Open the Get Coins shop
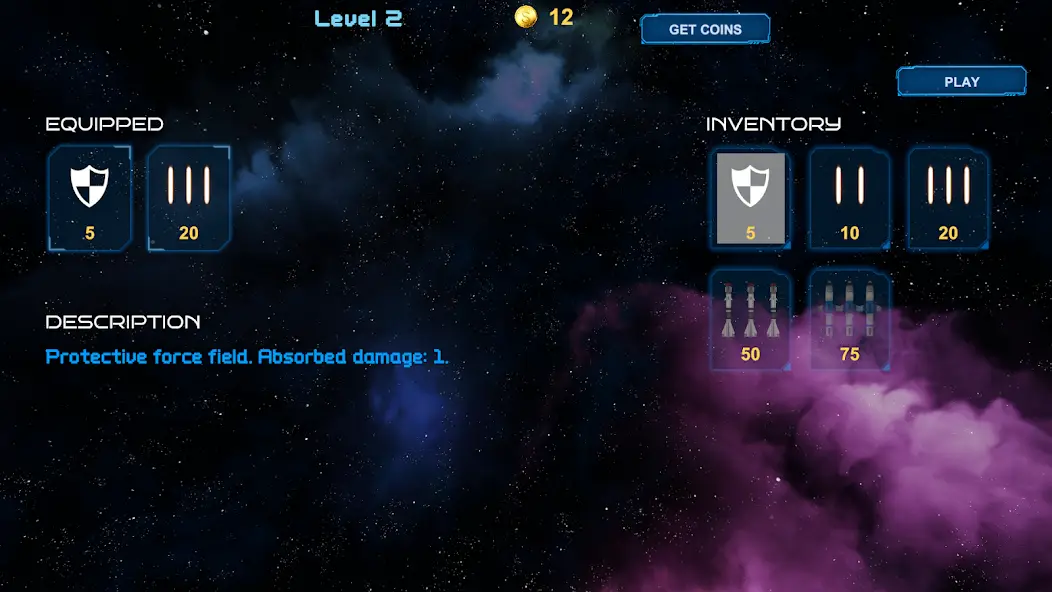1052x592 pixels. tap(705, 29)
